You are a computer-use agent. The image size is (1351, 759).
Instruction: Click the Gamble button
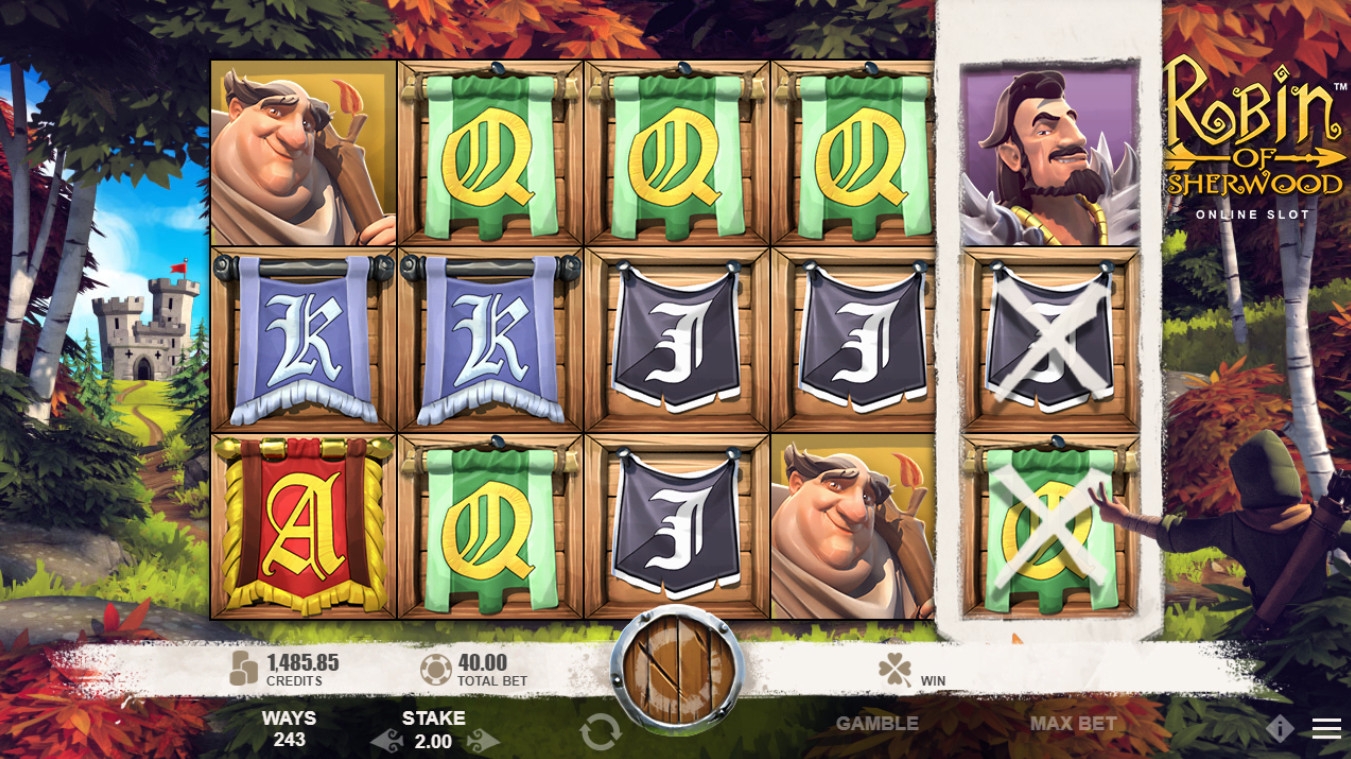point(876,723)
